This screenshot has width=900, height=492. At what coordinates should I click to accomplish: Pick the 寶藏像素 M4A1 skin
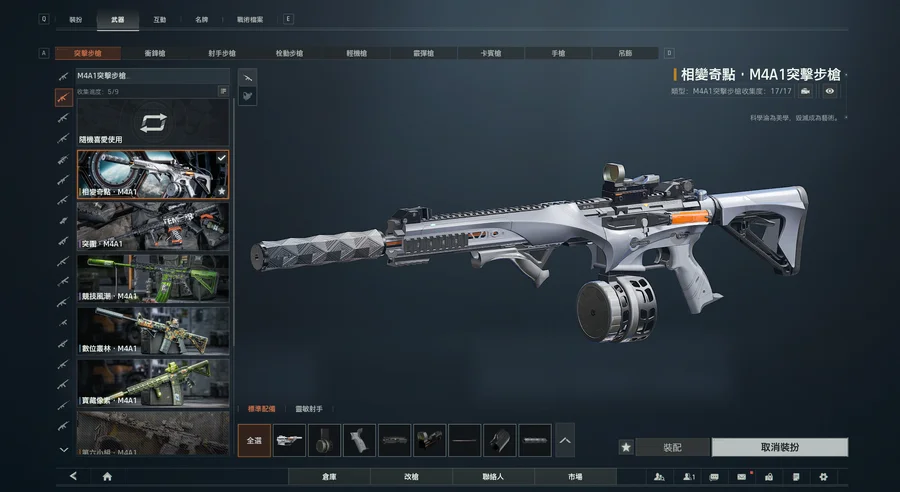(153, 383)
